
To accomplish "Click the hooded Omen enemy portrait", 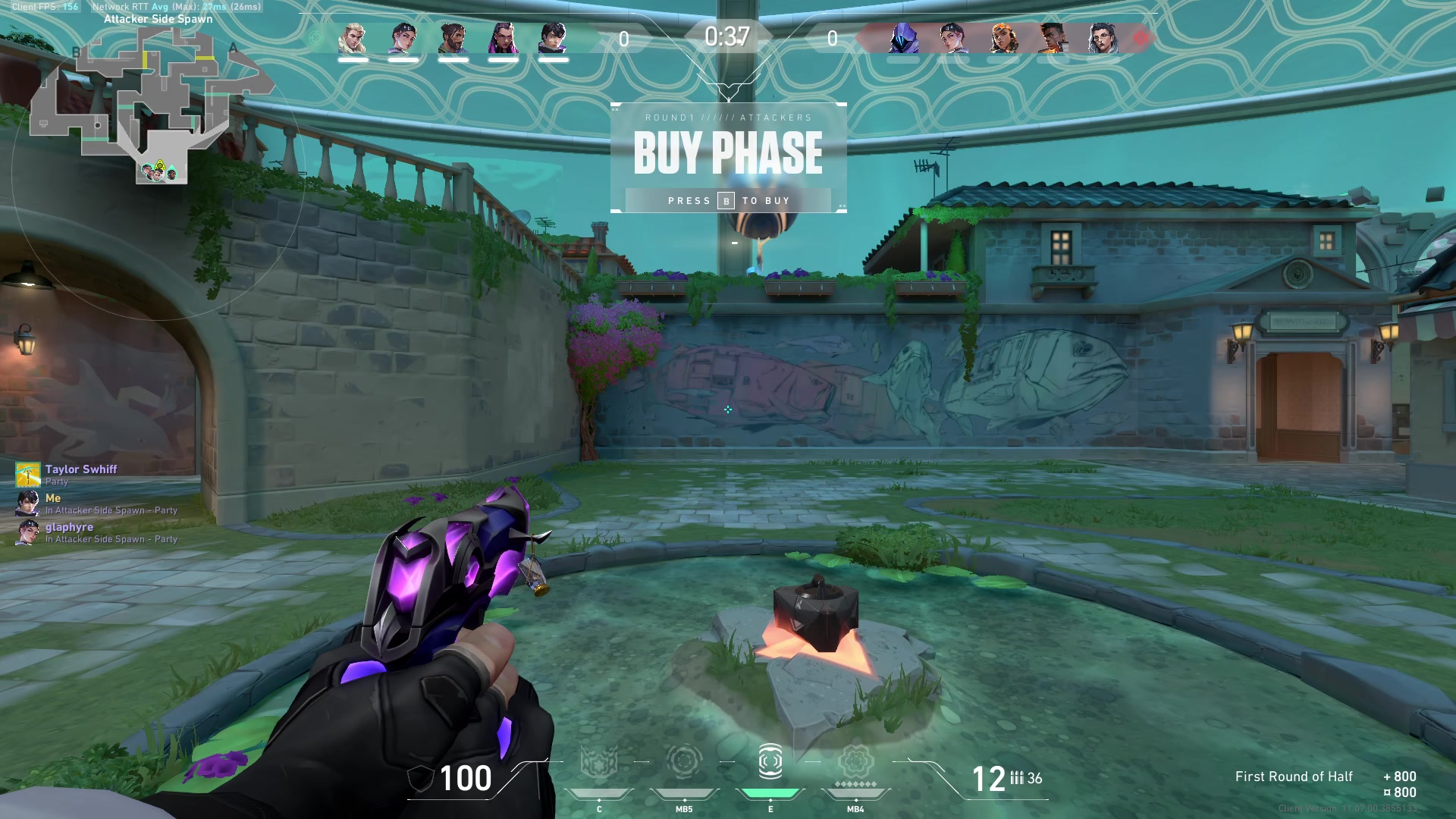I will click(903, 38).
